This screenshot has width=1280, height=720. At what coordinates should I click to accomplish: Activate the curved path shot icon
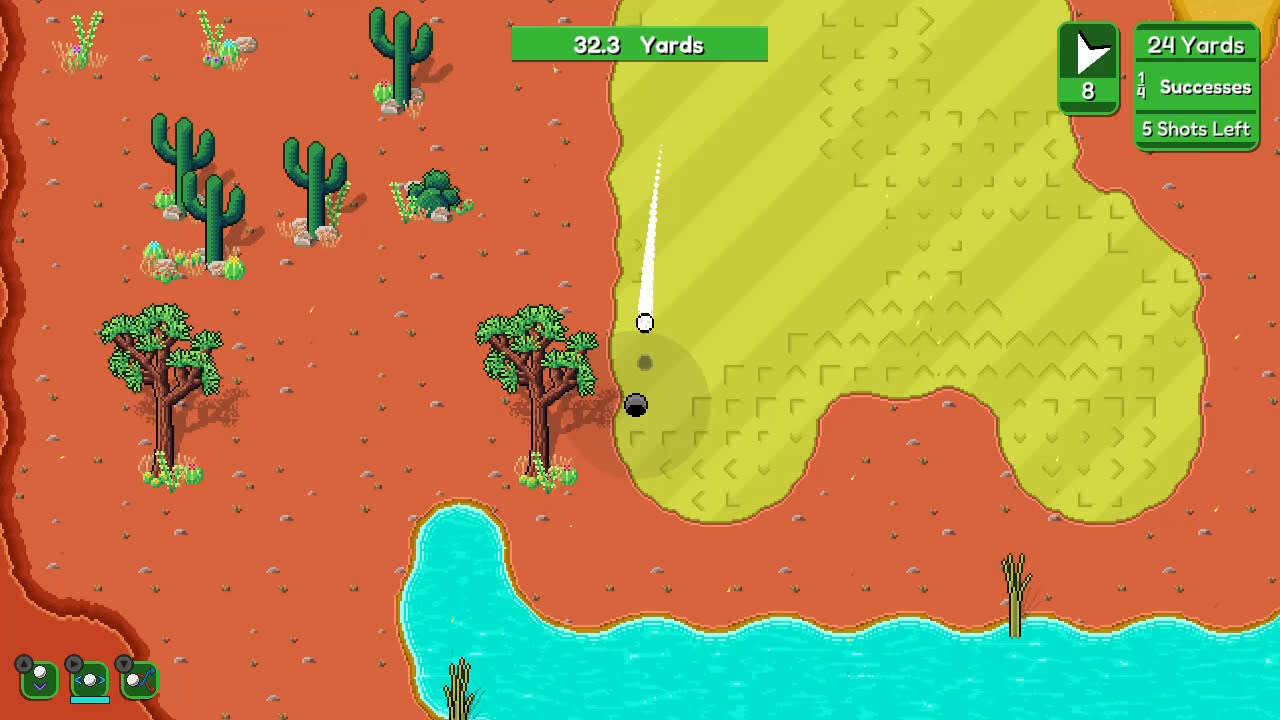coord(140,679)
